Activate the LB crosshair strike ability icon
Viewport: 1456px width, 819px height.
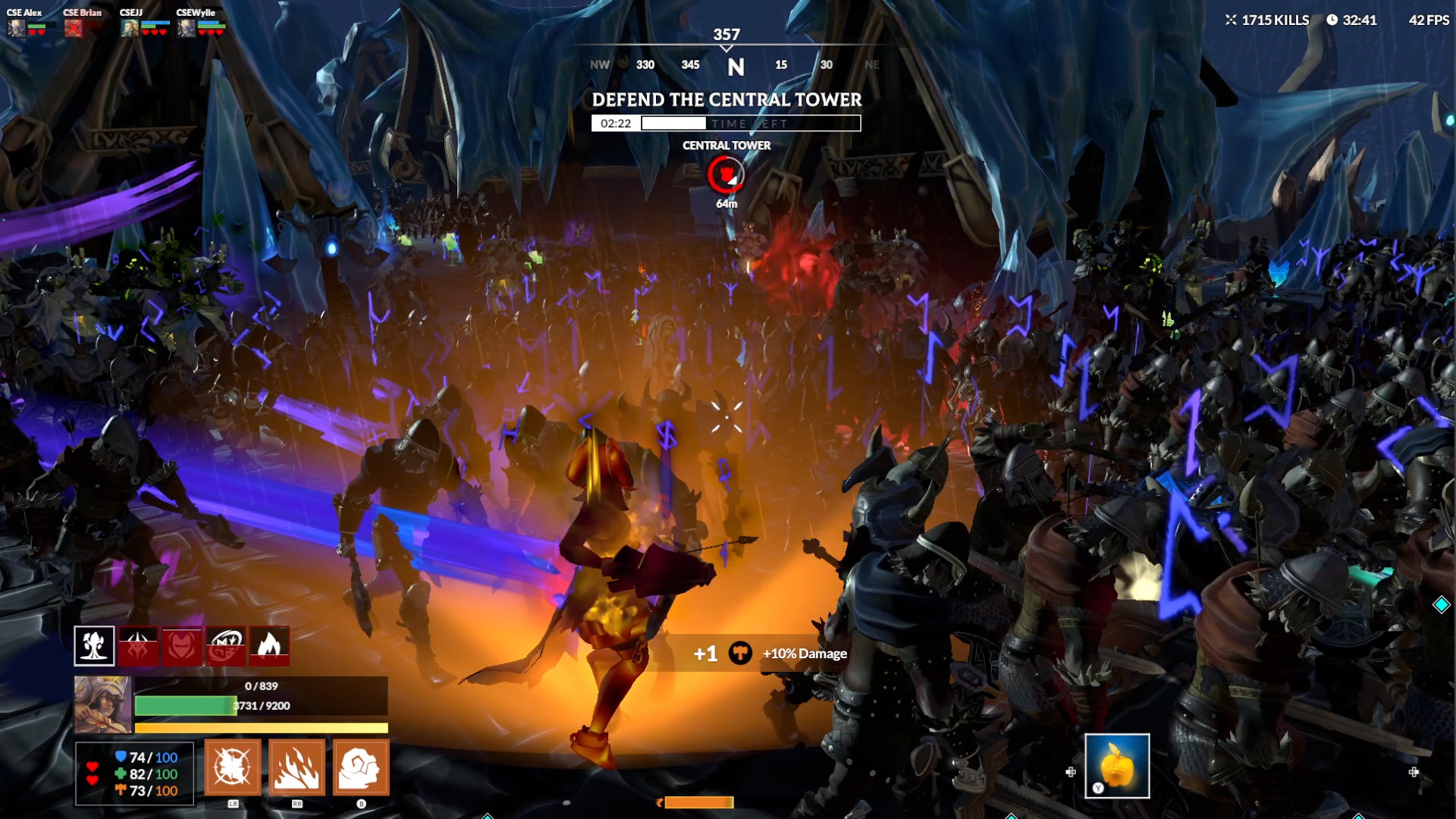[x=232, y=768]
